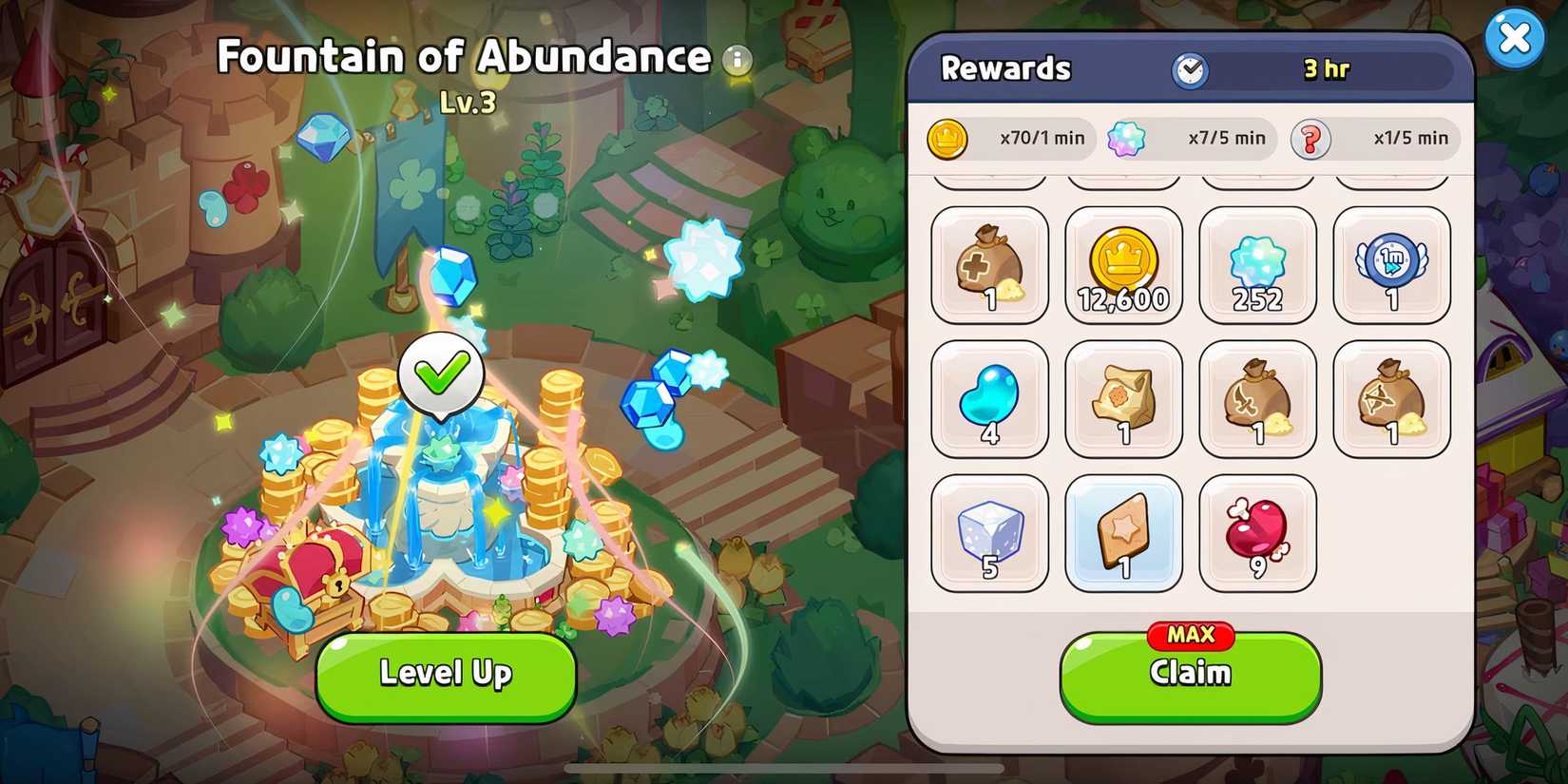Tap the highlighted star card reward tile
The width and height of the screenshot is (1568, 784).
pyautogui.click(x=1123, y=532)
